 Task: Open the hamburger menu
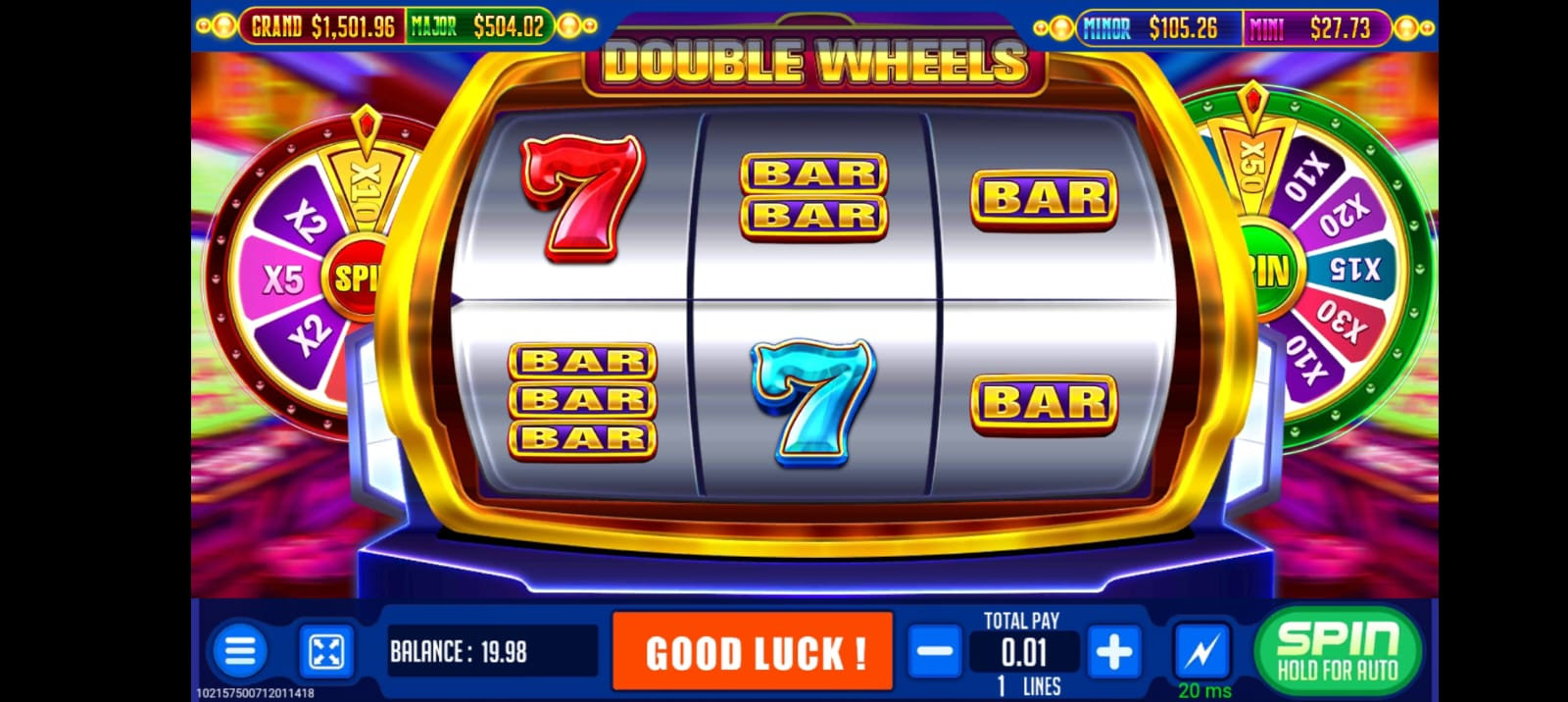(x=239, y=651)
